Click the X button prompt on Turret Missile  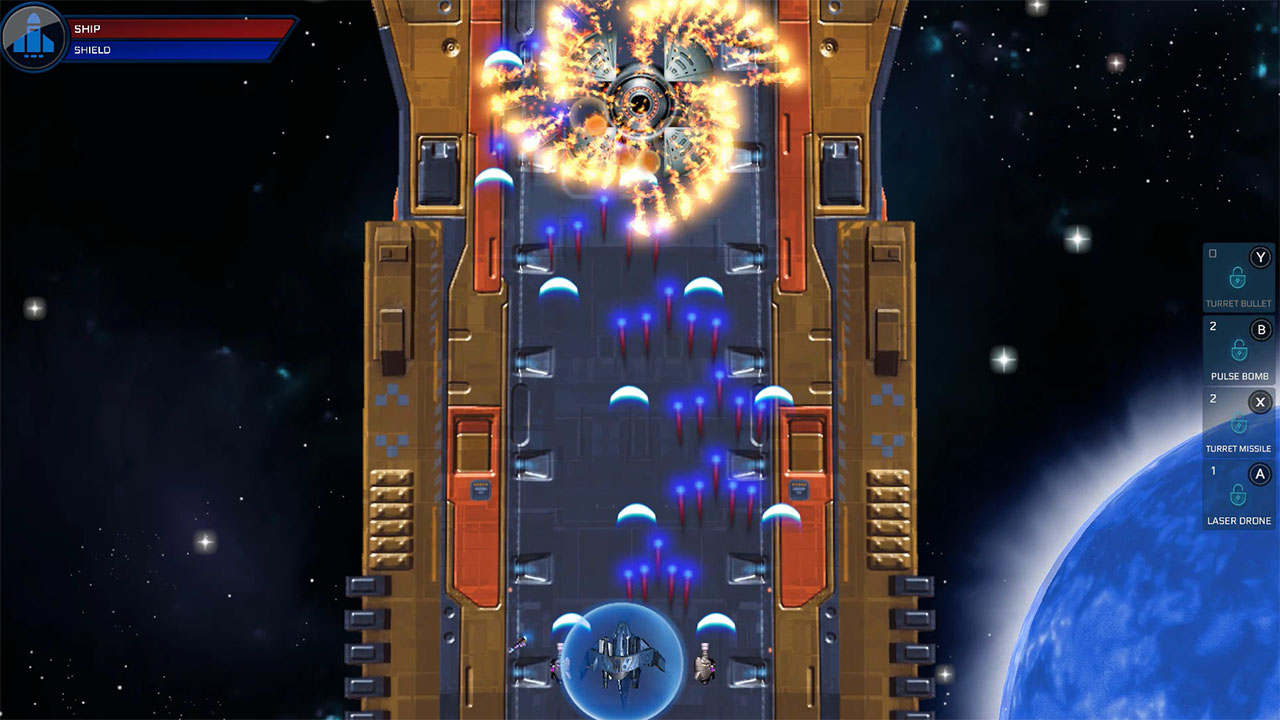pos(1259,403)
